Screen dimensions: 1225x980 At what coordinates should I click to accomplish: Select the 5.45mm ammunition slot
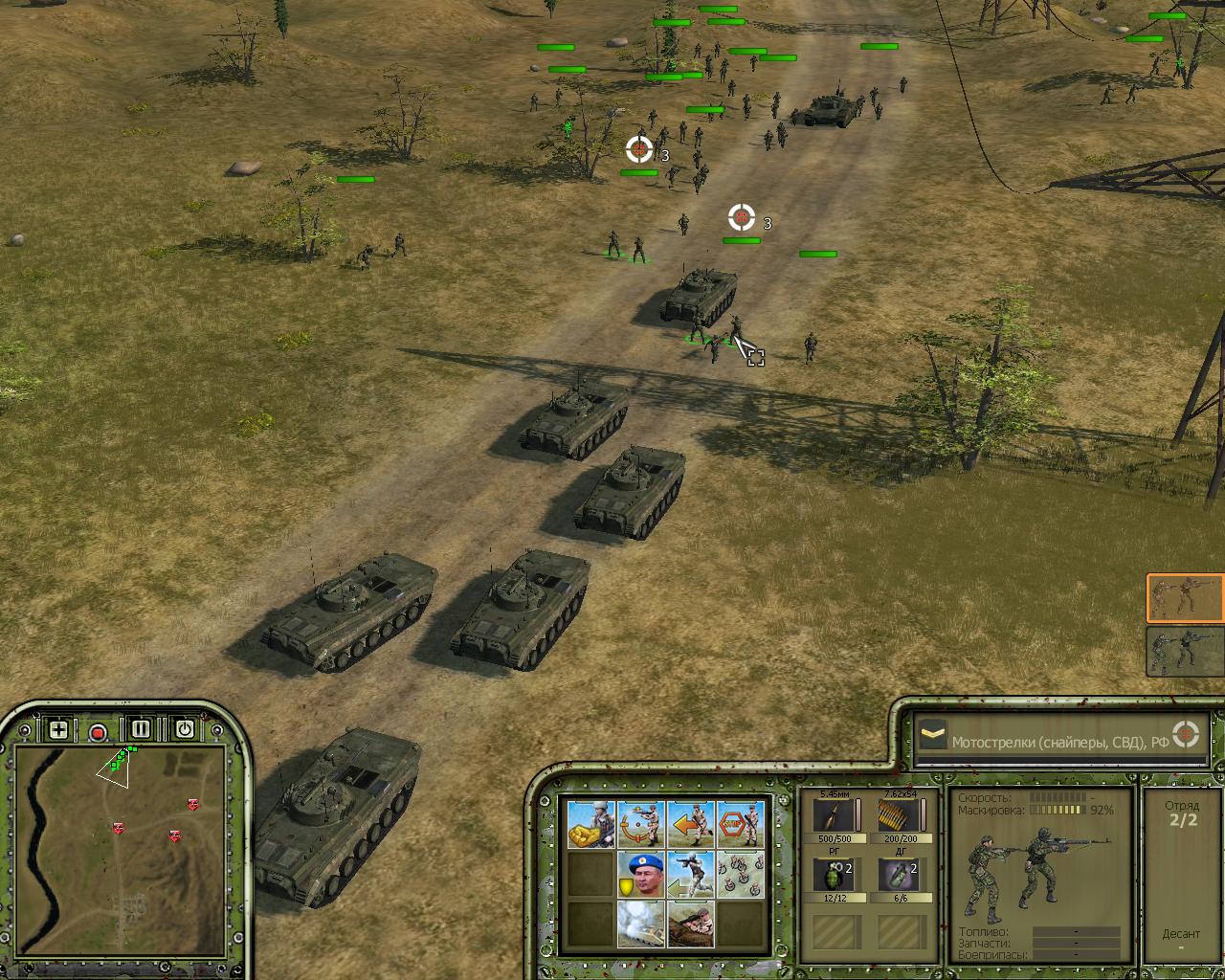coord(834,815)
